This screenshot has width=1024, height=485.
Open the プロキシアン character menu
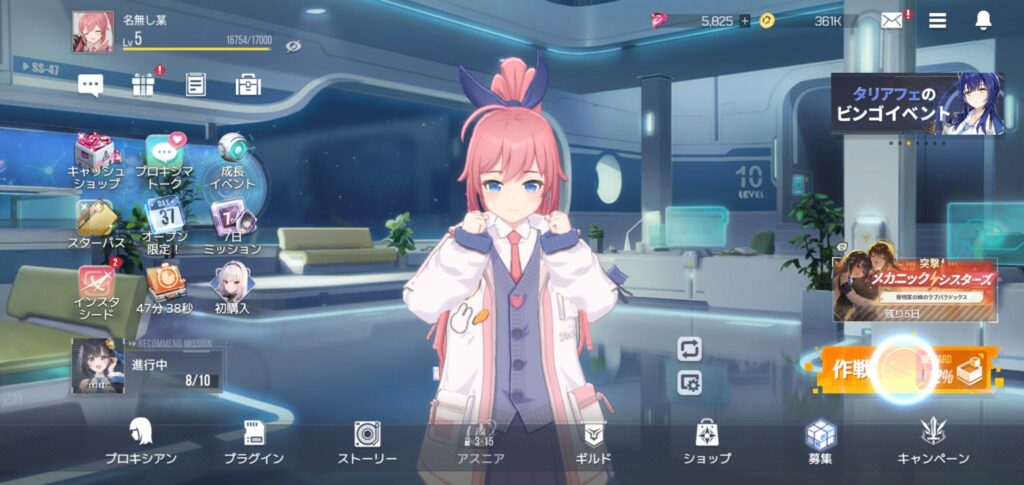[141, 441]
